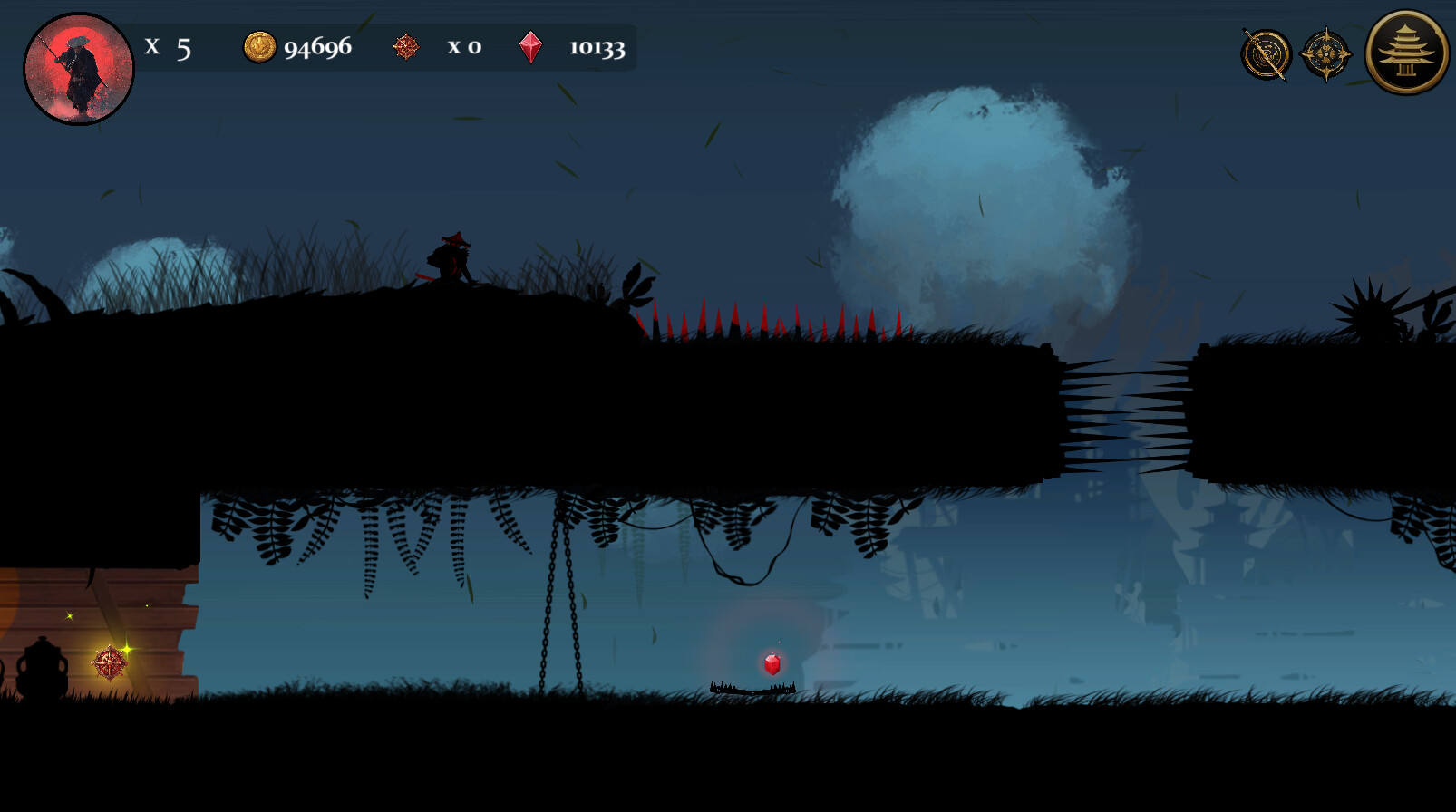This screenshot has height=812, width=1456.
Task: Select the sword-and-scroll map icon
Action: click(x=1267, y=53)
